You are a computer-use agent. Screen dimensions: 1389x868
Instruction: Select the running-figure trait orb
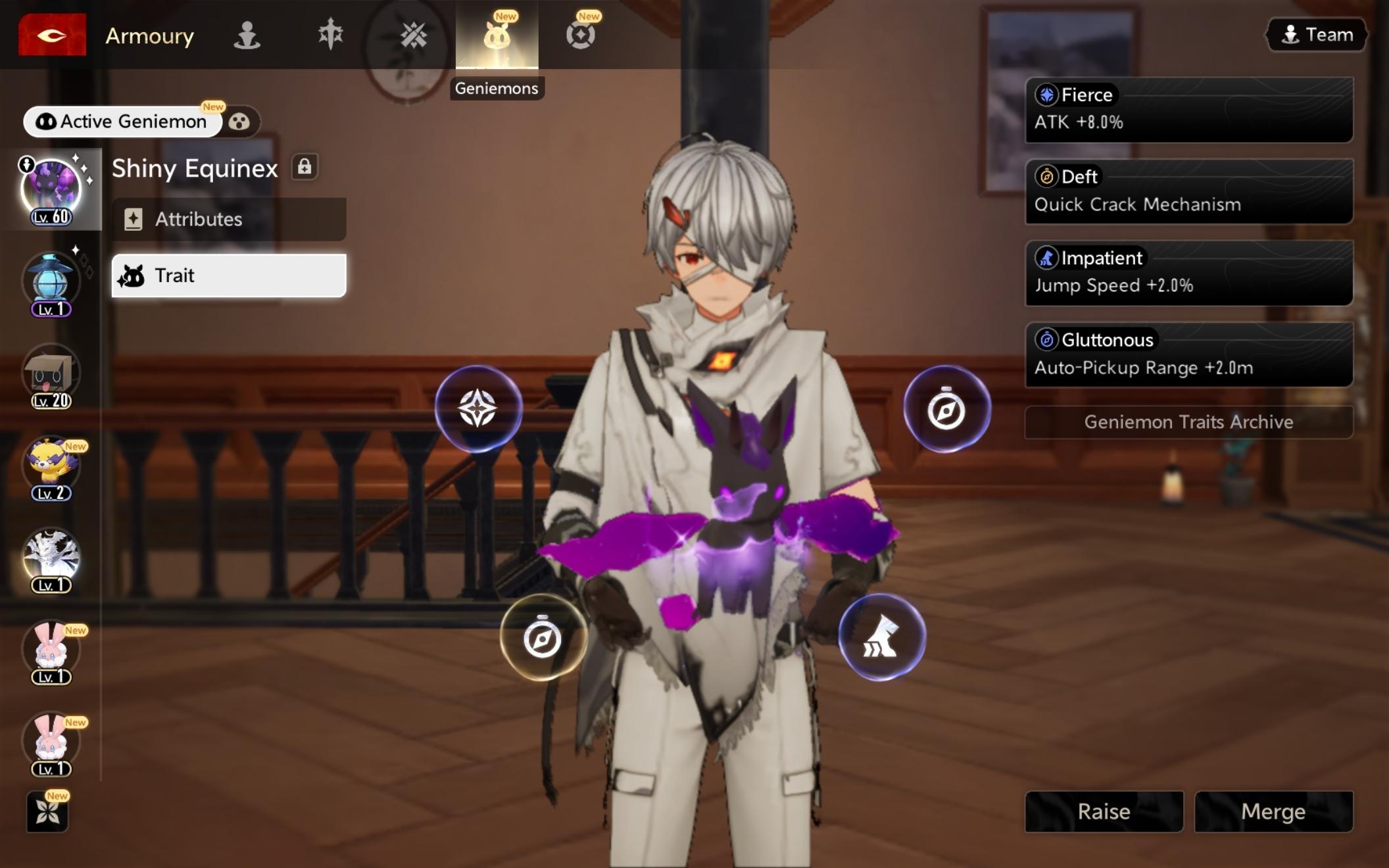[x=881, y=637]
